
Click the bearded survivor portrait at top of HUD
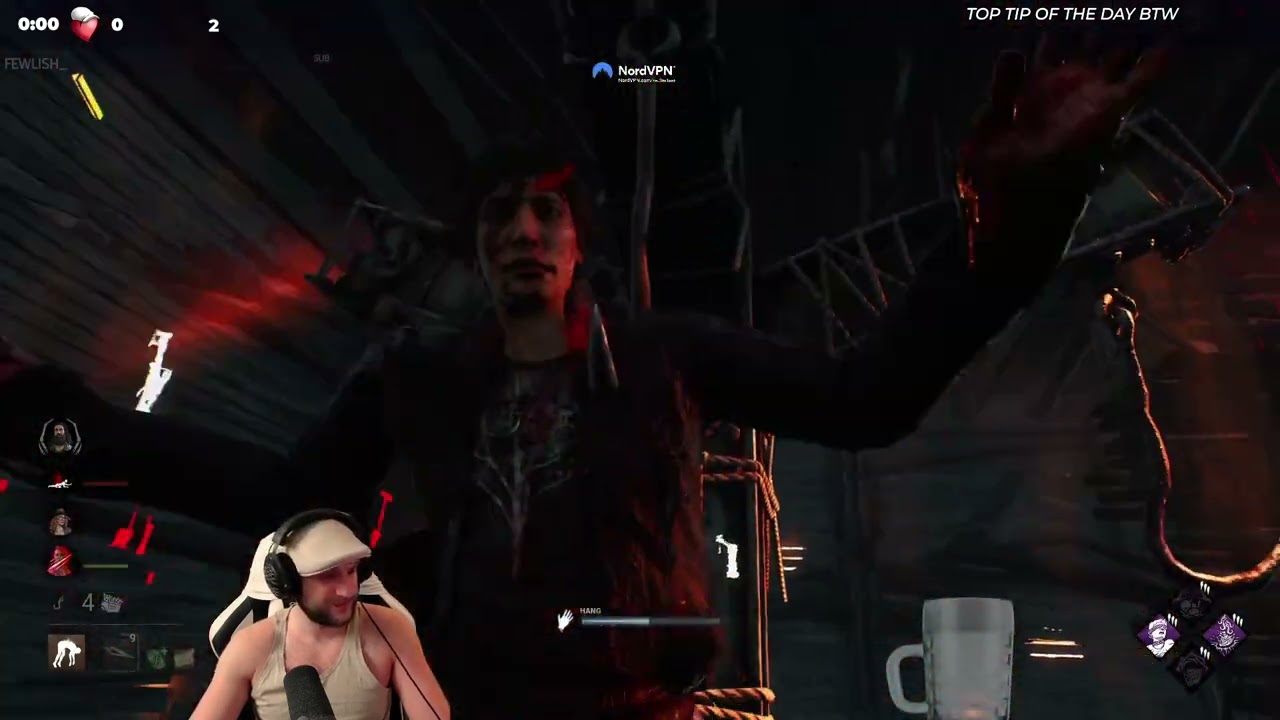[61, 438]
